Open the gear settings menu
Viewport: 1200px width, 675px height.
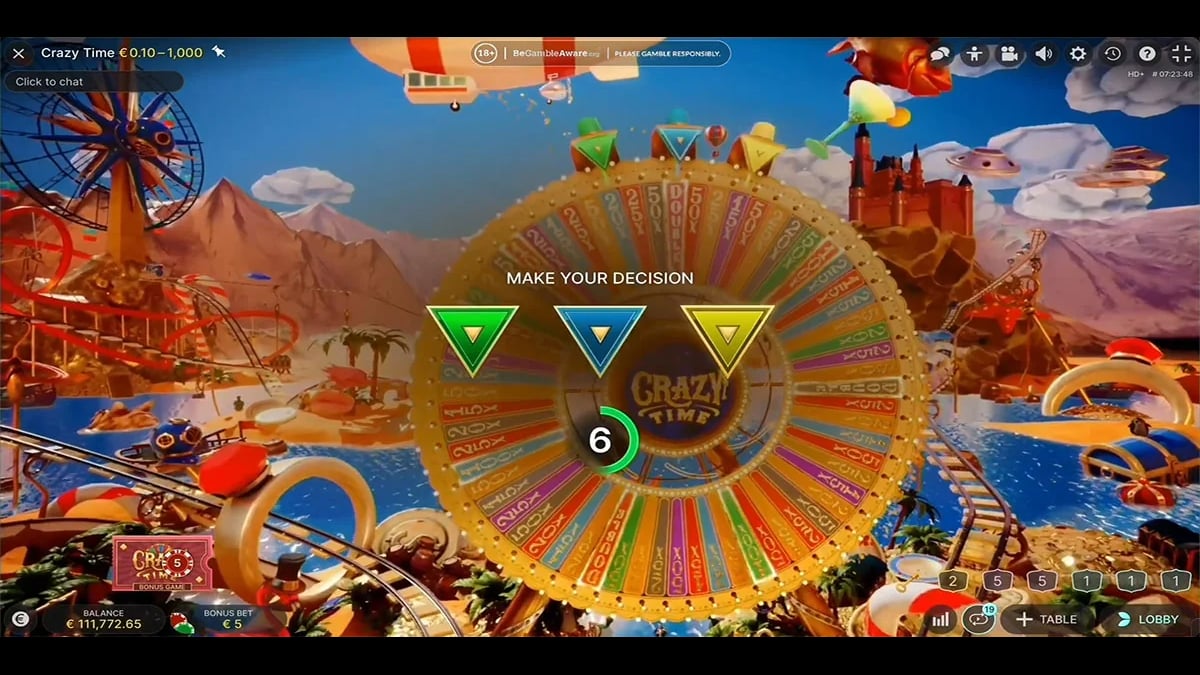[1078, 54]
